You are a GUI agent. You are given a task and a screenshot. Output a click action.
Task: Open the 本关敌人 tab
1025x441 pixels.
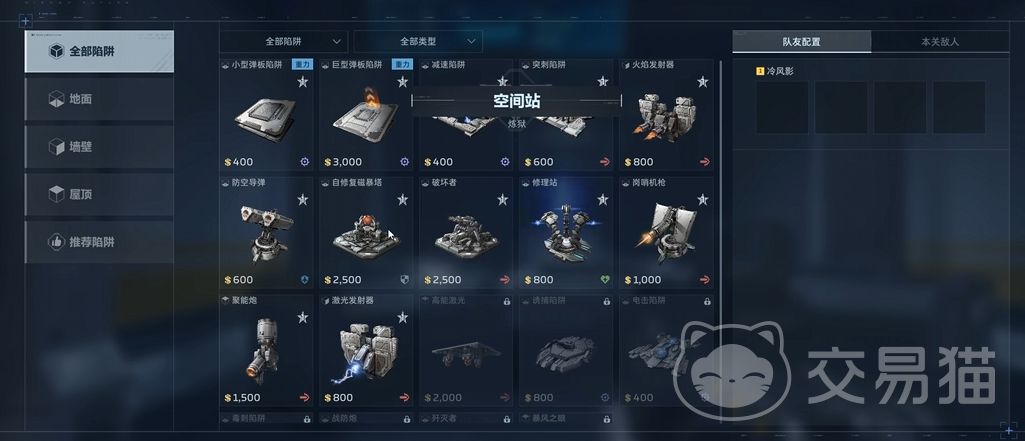(939, 42)
